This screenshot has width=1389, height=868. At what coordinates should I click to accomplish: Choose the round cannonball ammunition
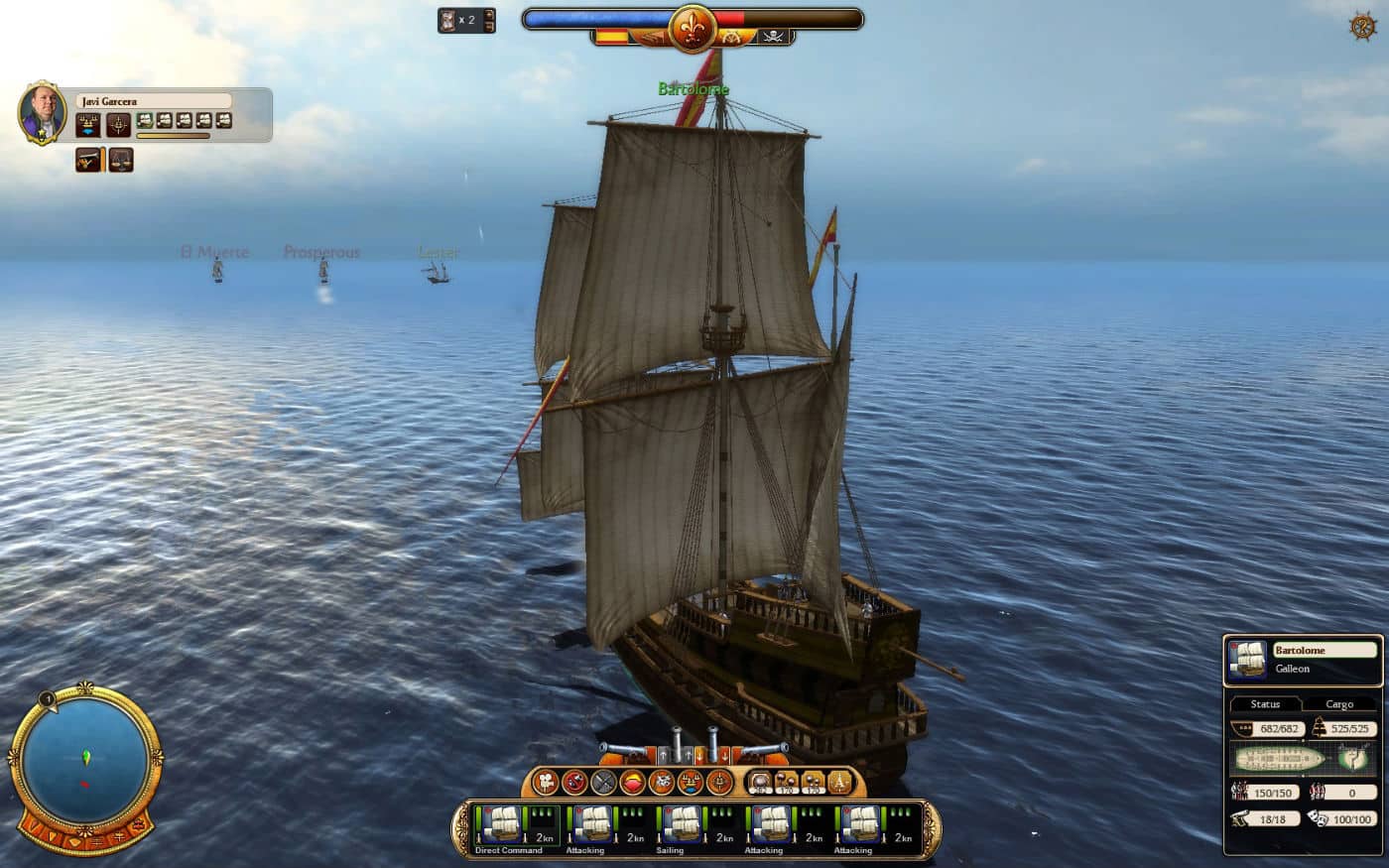(x=761, y=783)
